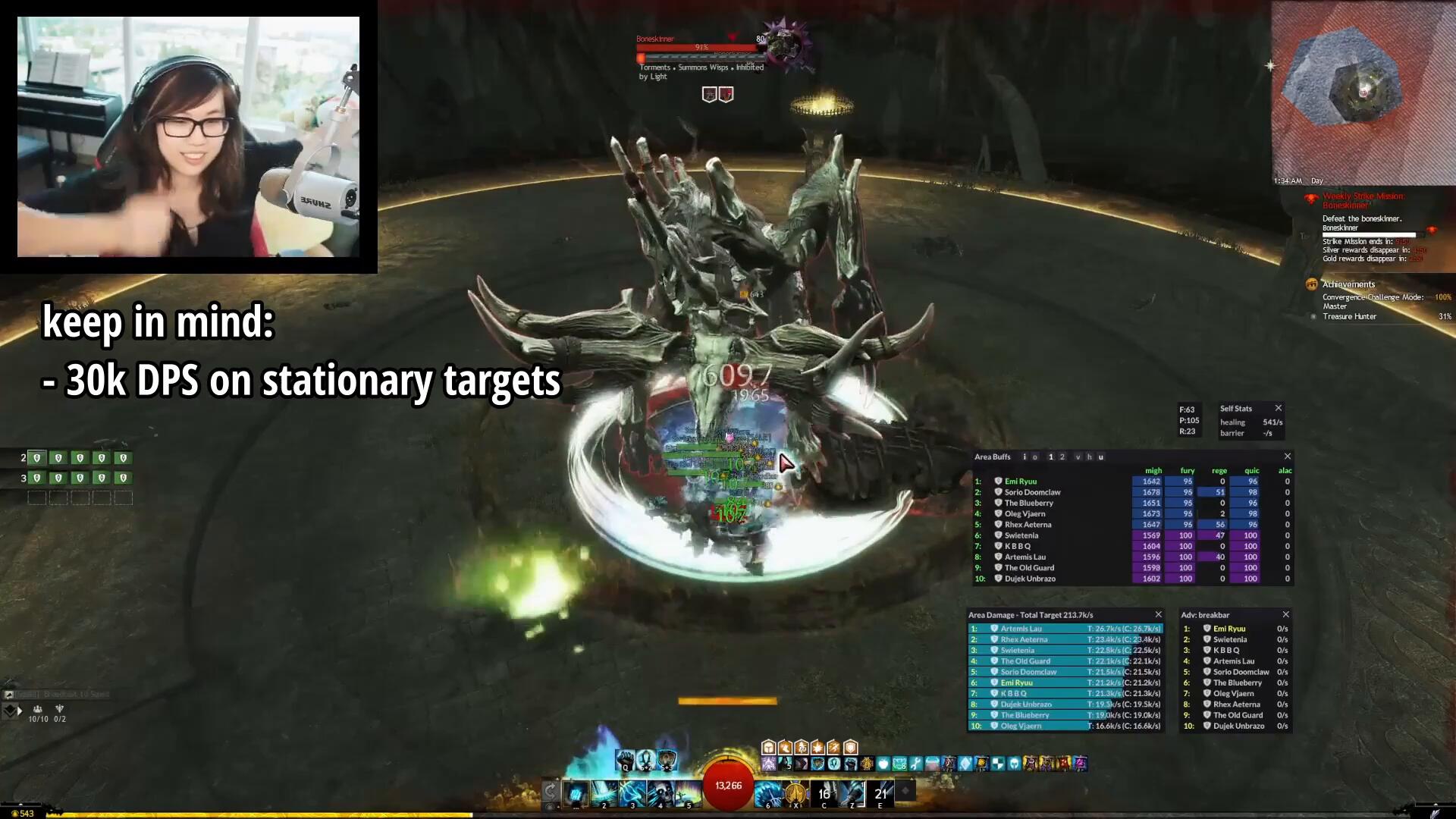This screenshot has height=819, width=1456.
Task: Close the Self Stats panel
Action: click(1279, 408)
